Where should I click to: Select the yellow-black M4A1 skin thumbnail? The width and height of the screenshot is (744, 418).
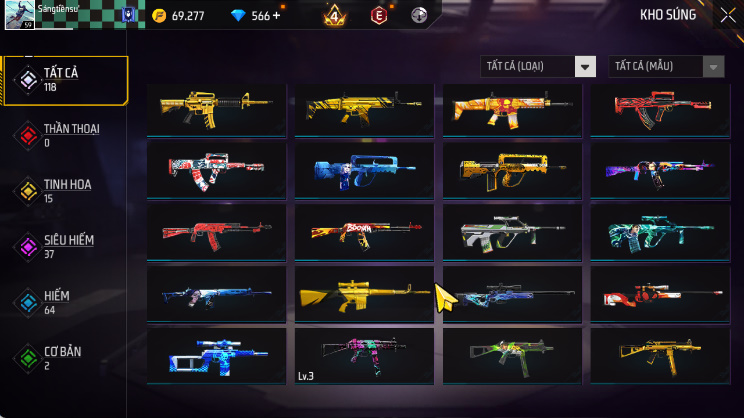(216, 107)
